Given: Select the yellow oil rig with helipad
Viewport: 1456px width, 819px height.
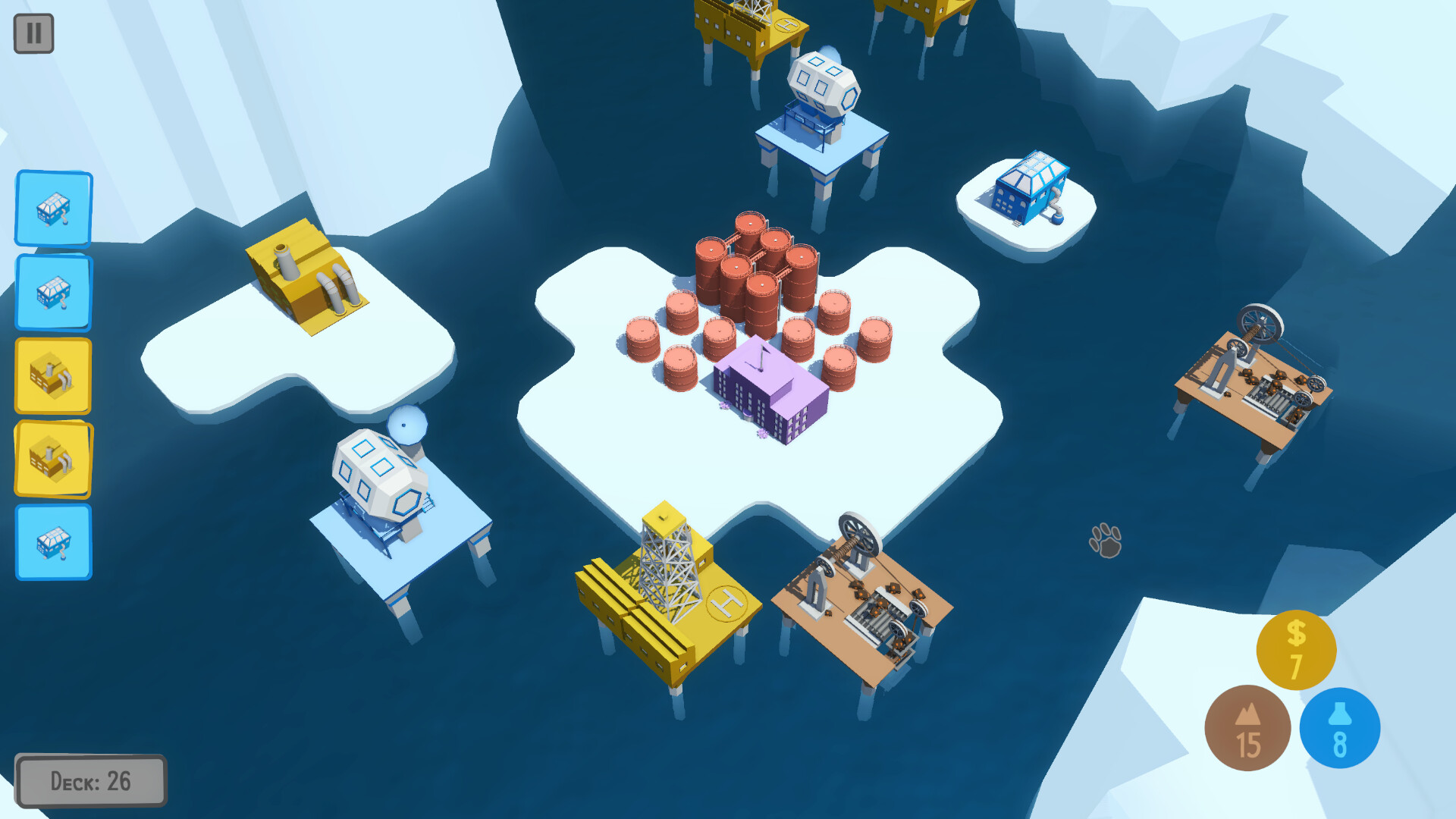Looking at the screenshot, I should coord(667,591).
